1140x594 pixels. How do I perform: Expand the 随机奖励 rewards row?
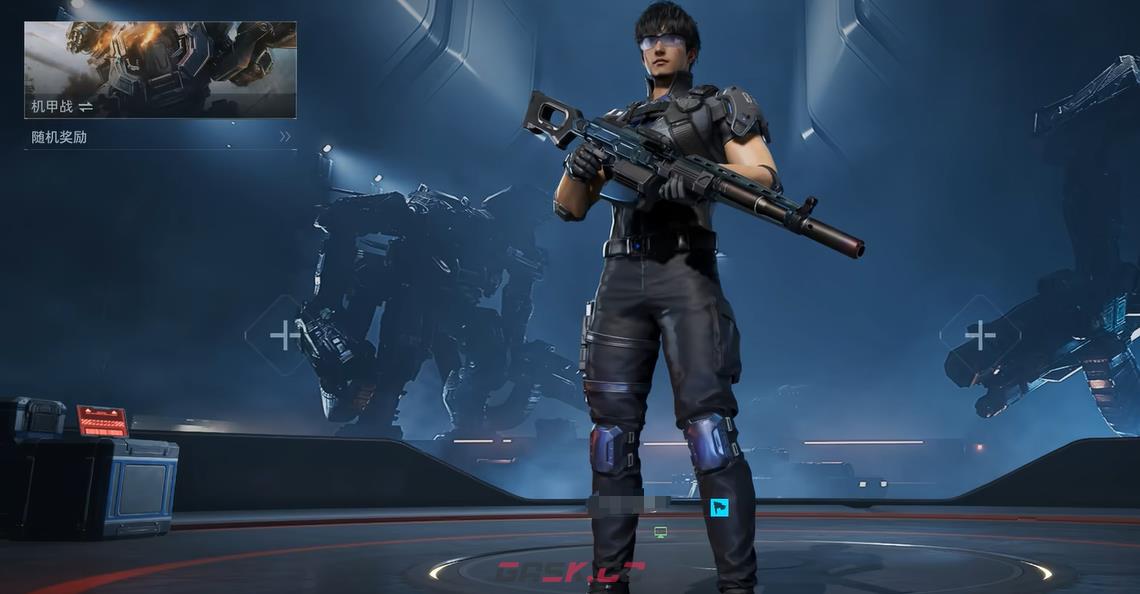(x=160, y=137)
